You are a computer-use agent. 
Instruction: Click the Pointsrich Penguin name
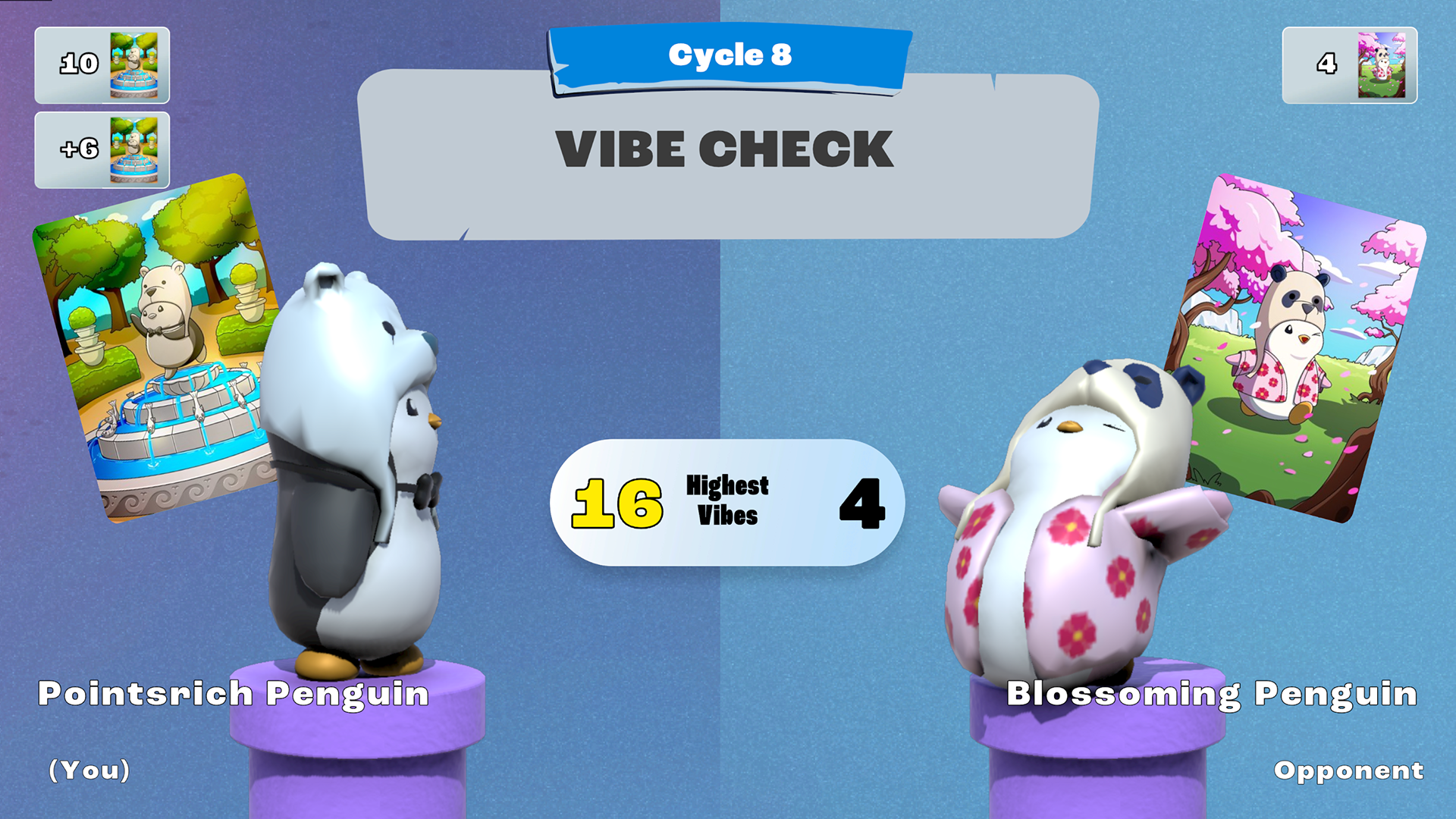(234, 694)
